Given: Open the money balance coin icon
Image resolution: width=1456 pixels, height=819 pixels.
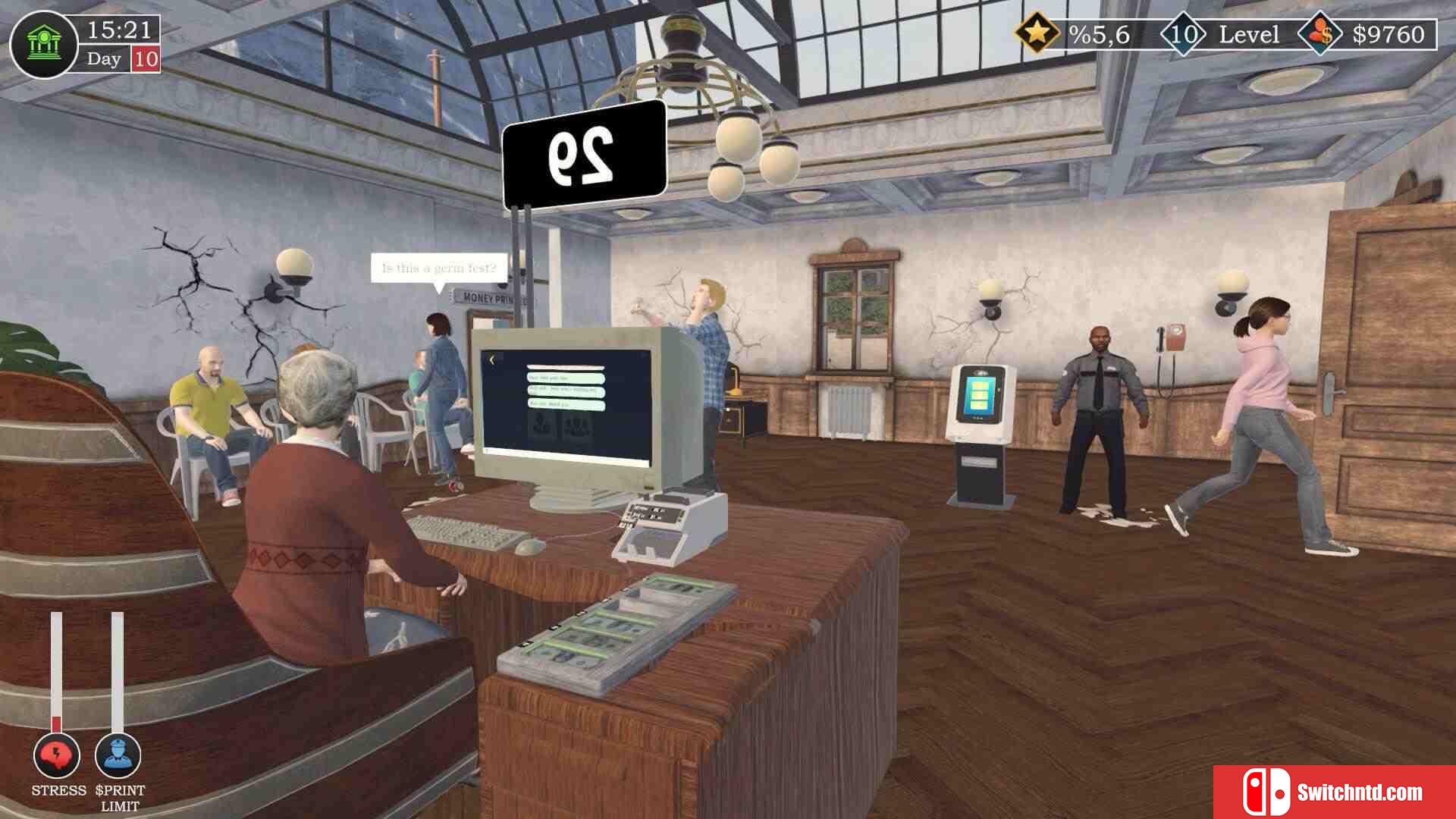Looking at the screenshot, I should [1322, 34].
